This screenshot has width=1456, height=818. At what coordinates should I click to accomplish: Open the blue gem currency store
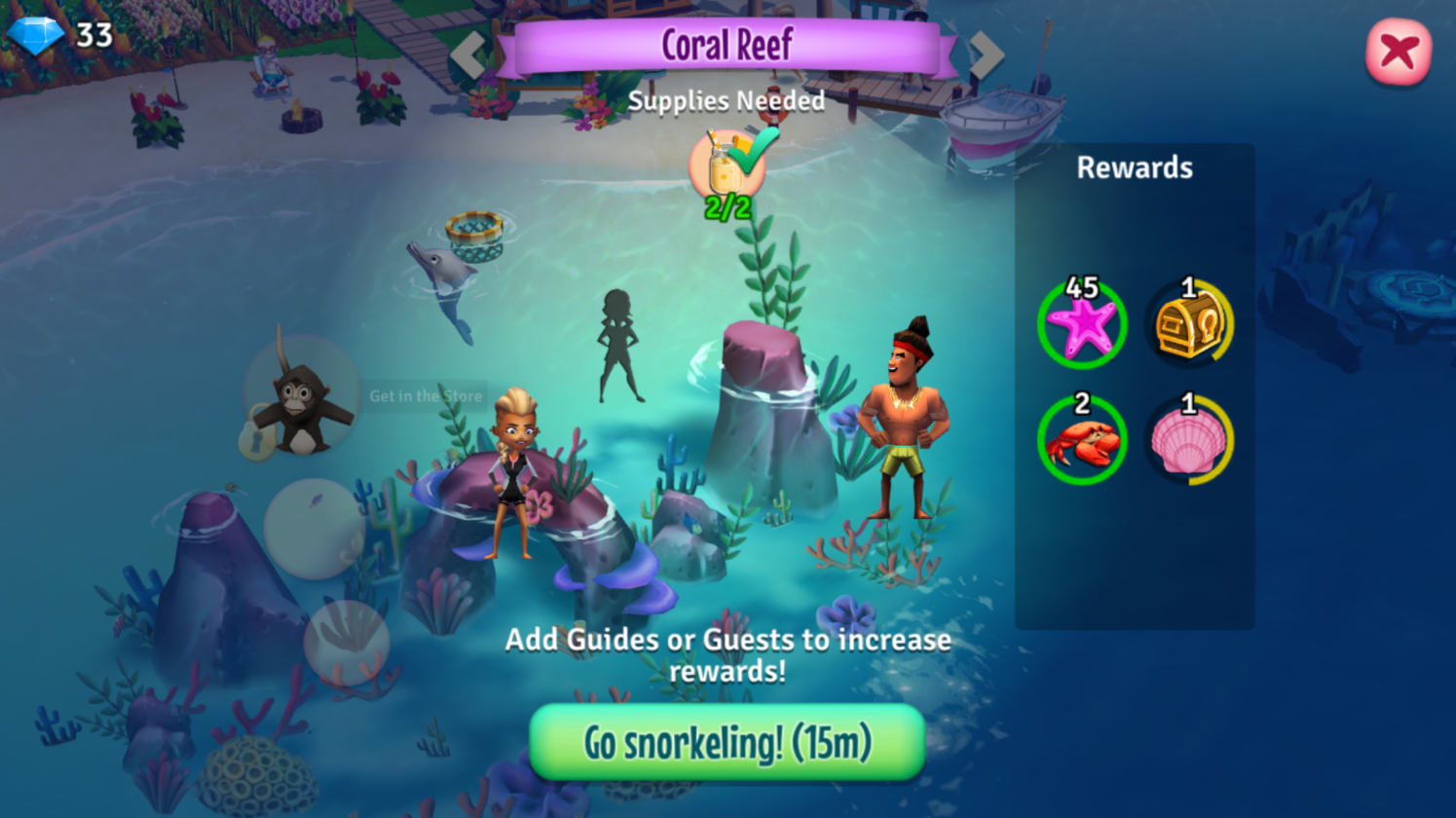[x=37, y=36]
